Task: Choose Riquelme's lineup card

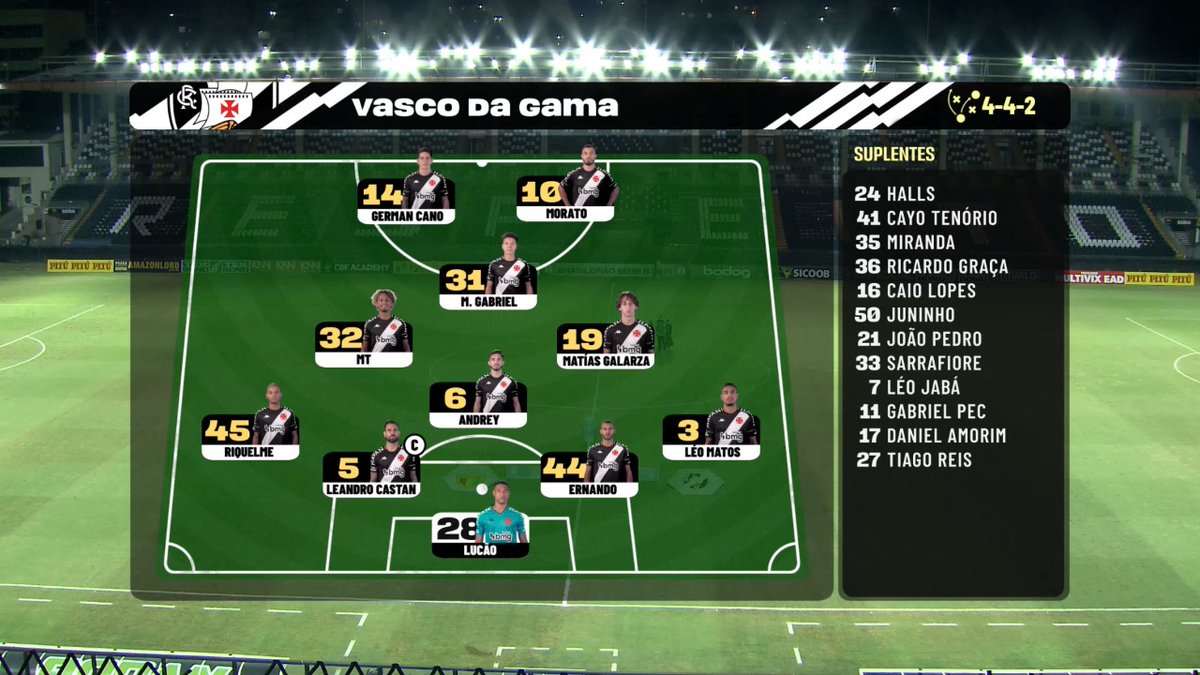Action: click(x=250, y=435)
